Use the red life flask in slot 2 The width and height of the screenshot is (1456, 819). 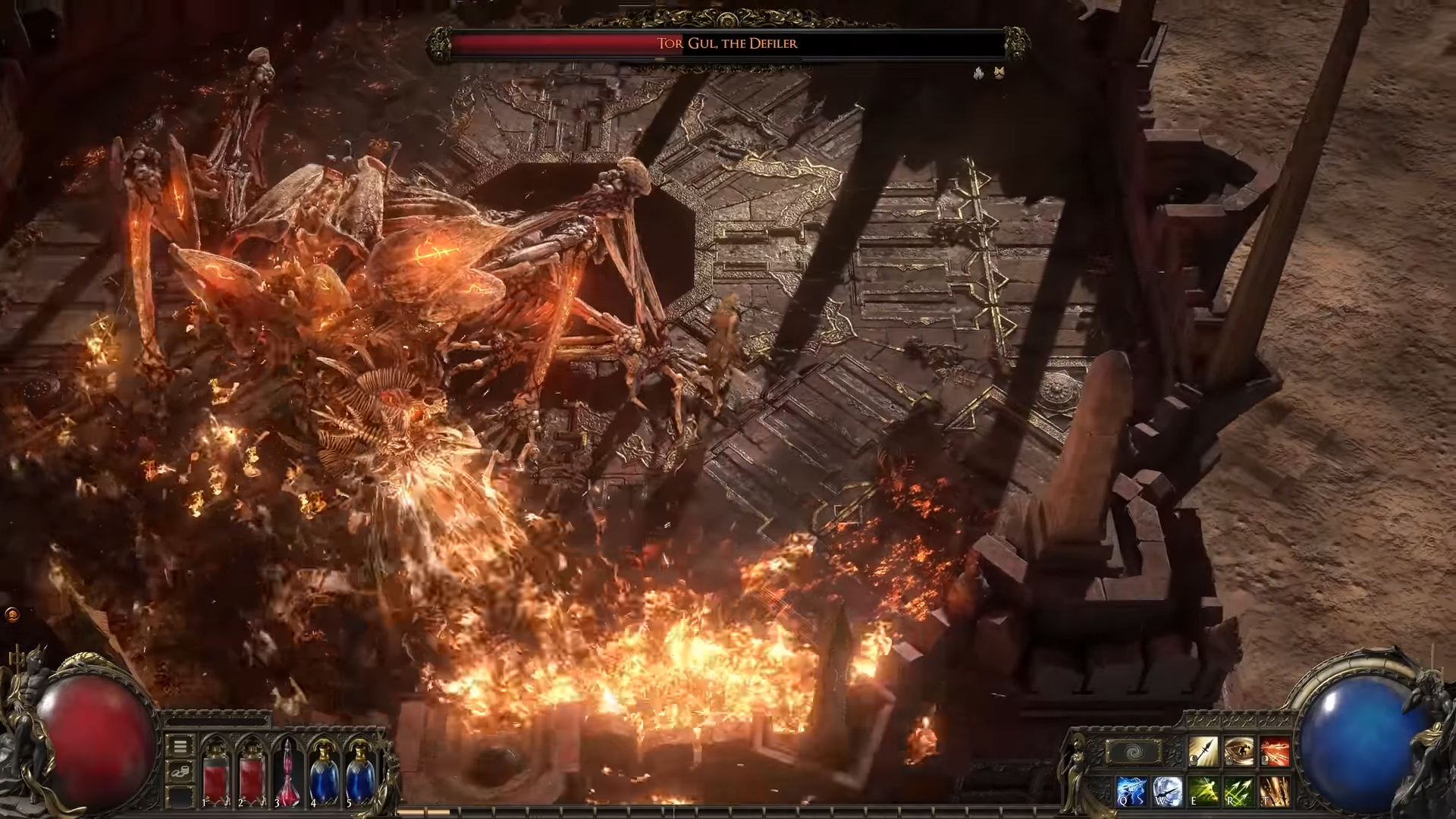(251, 772)
